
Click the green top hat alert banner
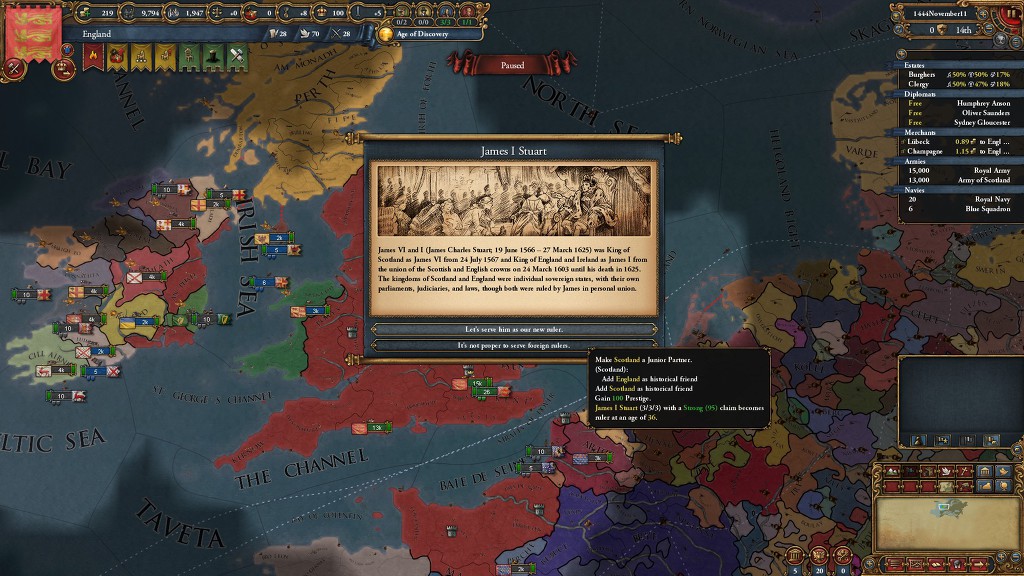coord(213,58)
